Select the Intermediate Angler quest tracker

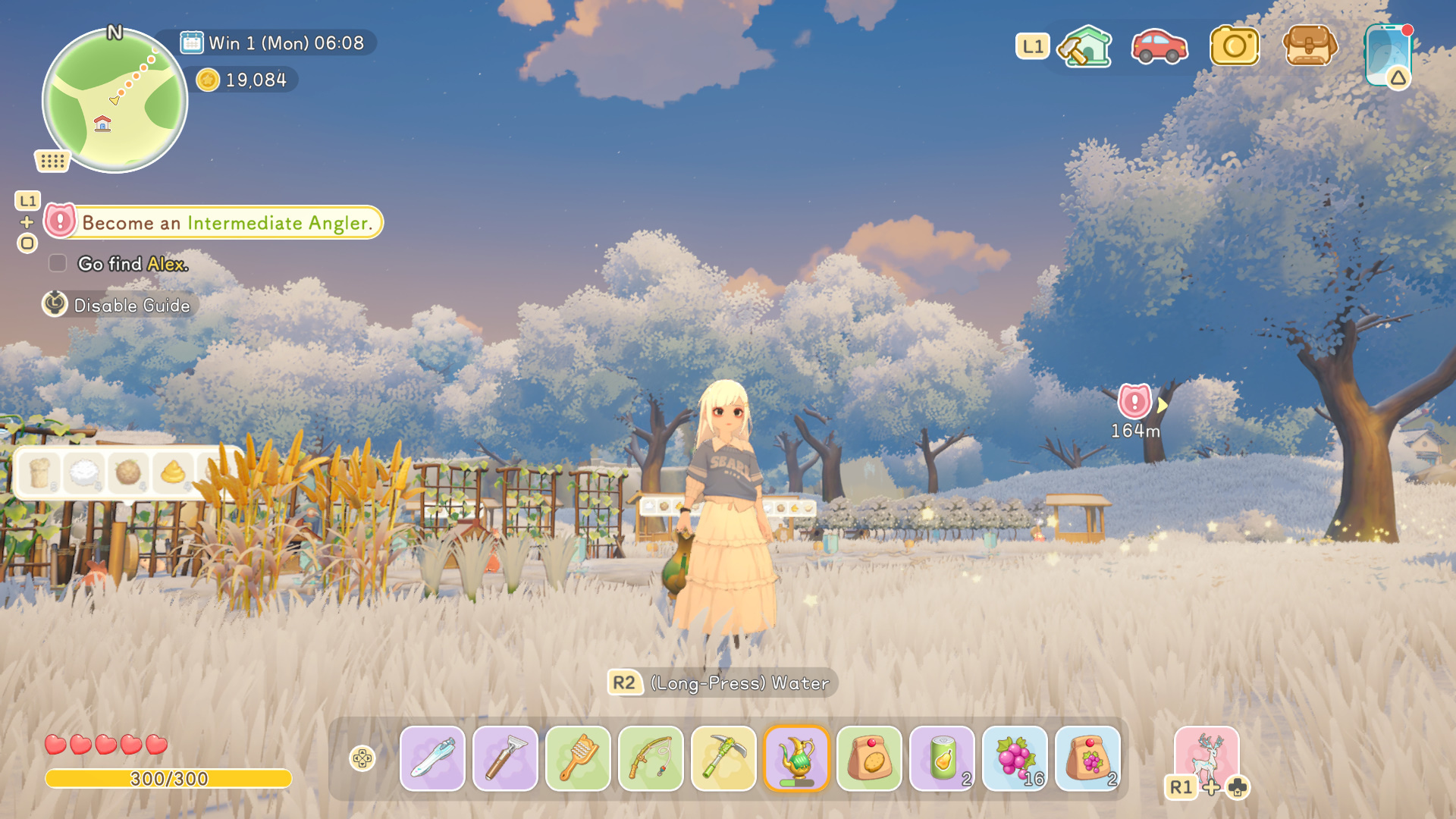[x=215, y=222]
